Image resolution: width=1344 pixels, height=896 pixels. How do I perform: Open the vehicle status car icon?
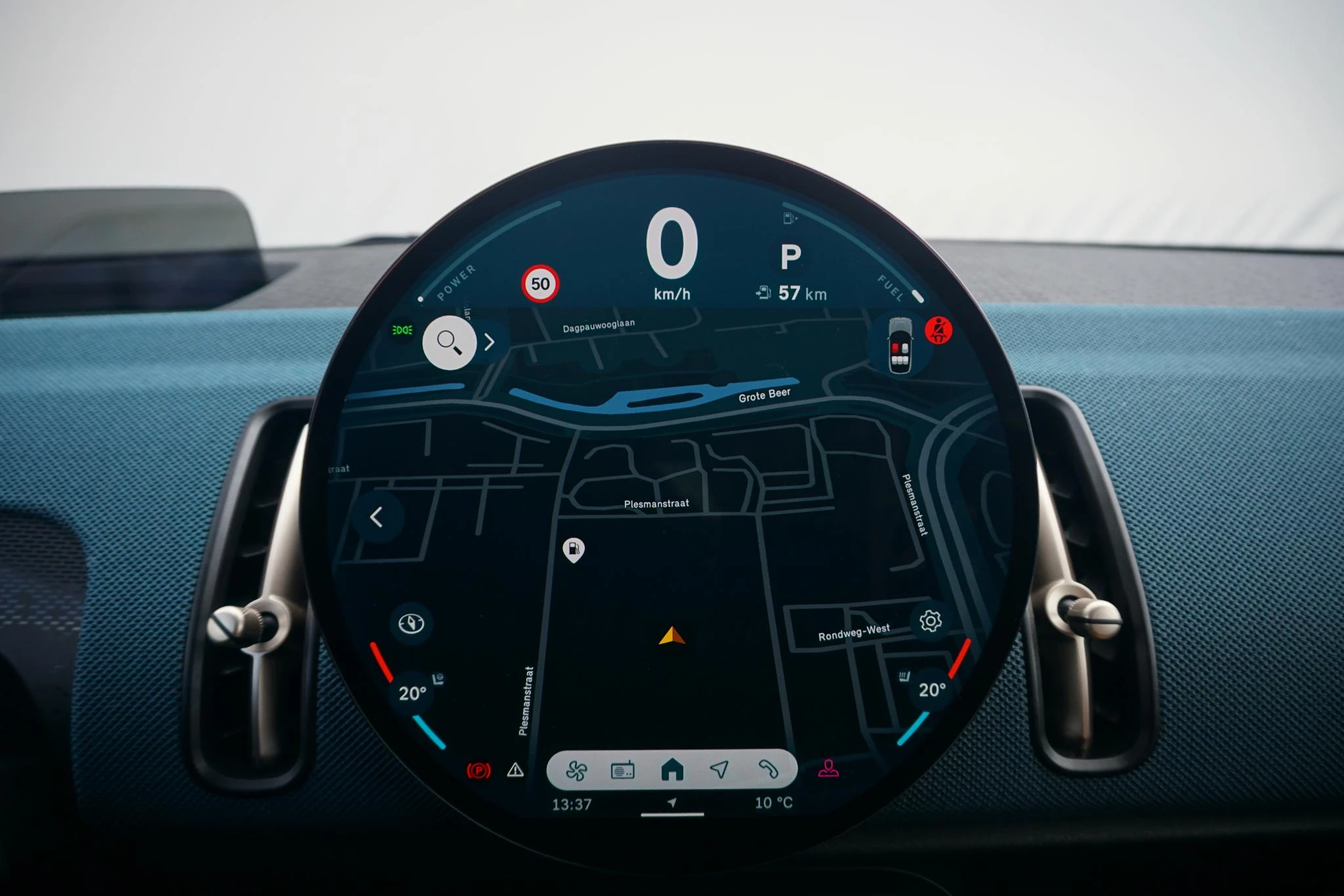click(900, 346)
